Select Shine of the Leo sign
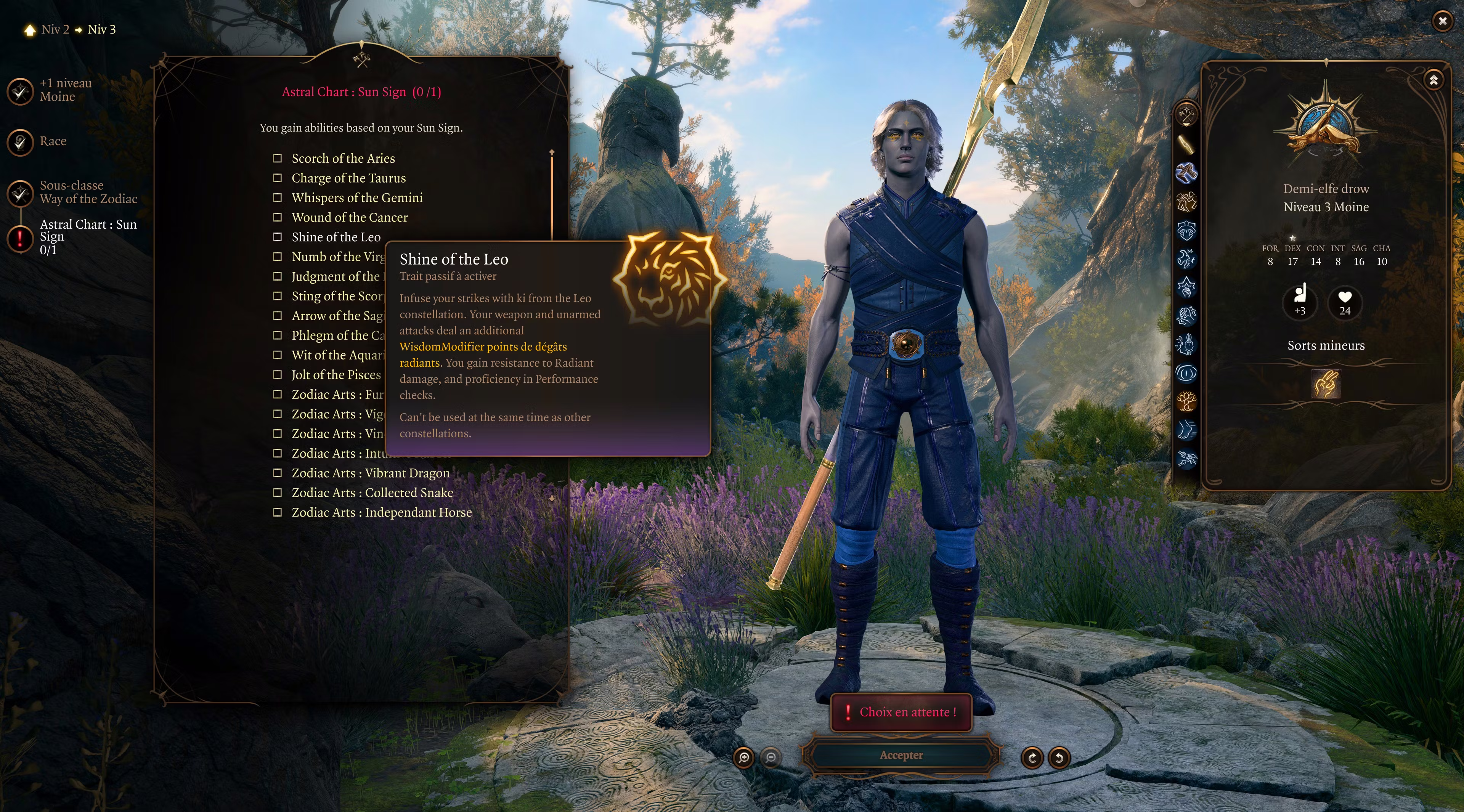 (x=277, y=237)
